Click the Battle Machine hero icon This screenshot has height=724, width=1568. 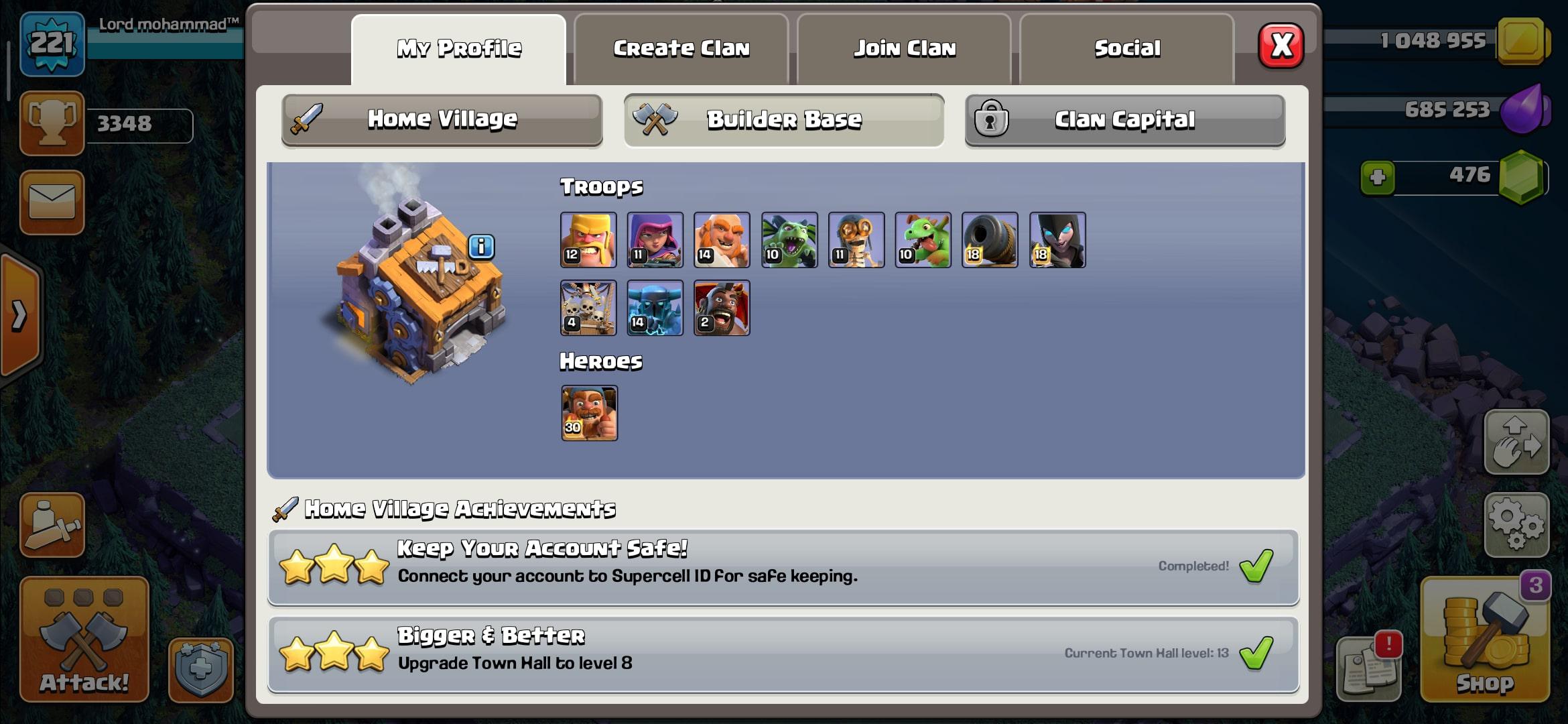pyautogui.click(x=589, y=413)
